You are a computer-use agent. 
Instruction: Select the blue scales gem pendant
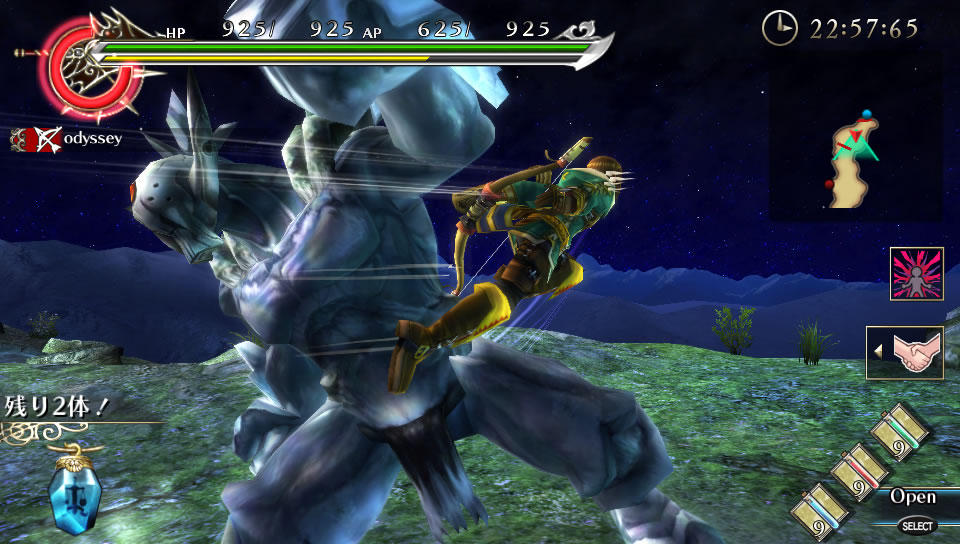click(x=75, y=490)
